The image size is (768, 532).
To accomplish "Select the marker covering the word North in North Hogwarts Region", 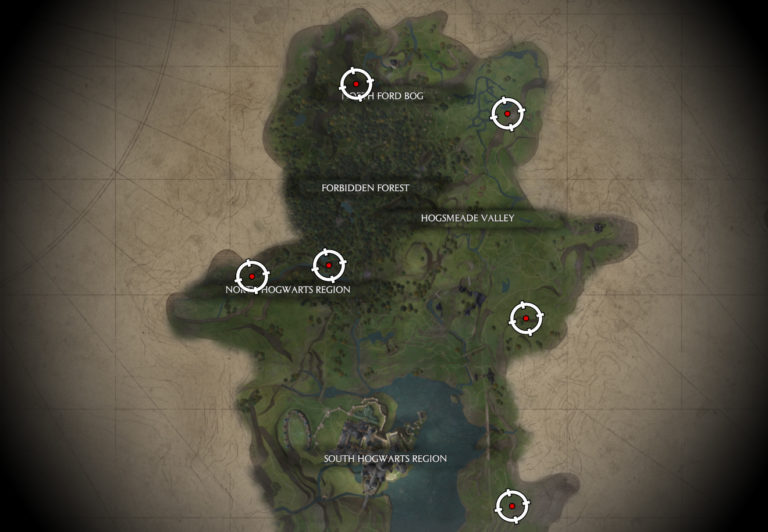I will click(252, 275).
